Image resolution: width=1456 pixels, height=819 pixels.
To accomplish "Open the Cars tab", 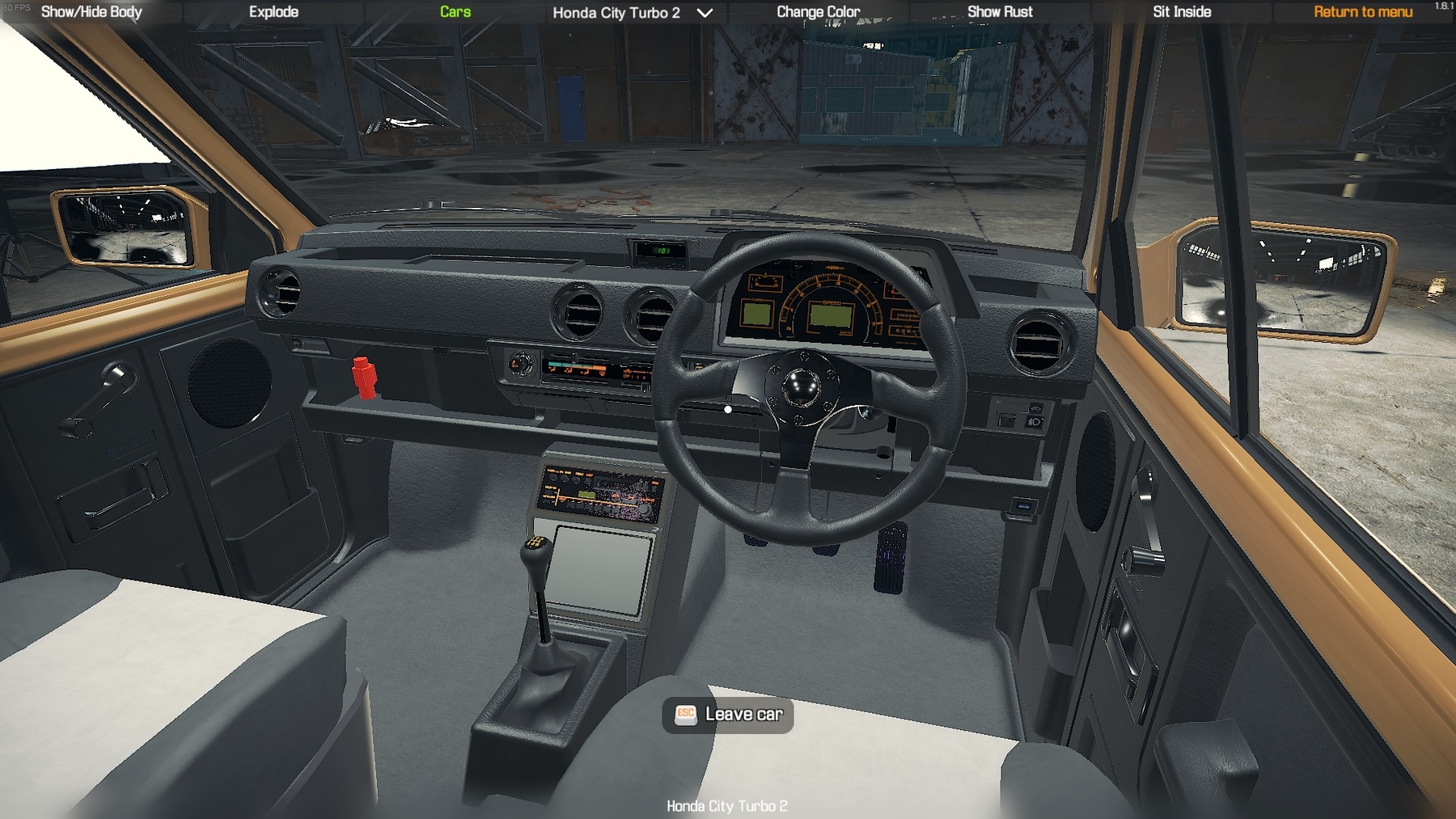I will [x=455, y=12].
